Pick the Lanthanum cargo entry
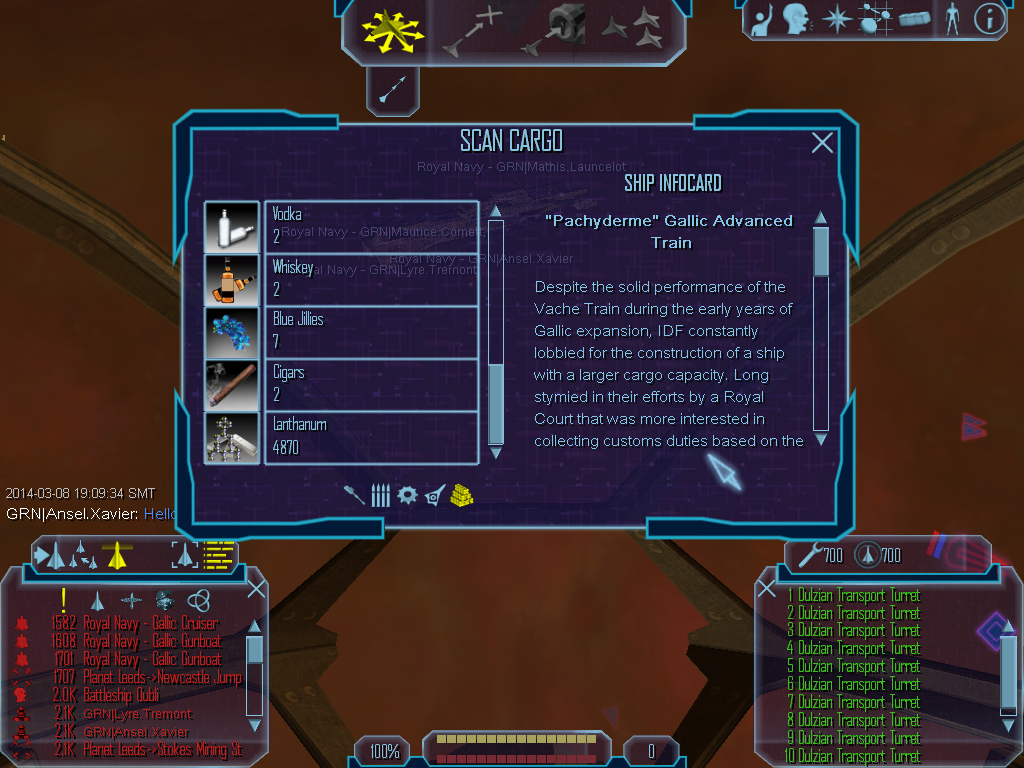 tap(372, 437)
